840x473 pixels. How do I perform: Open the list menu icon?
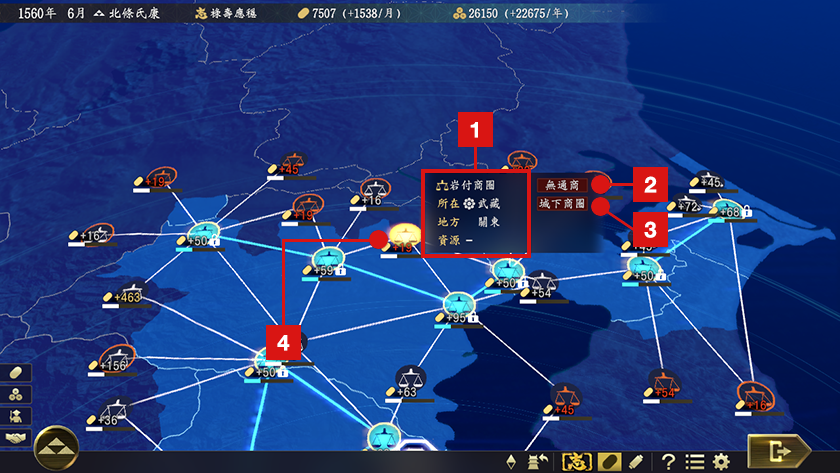click(x=695, y=462)
